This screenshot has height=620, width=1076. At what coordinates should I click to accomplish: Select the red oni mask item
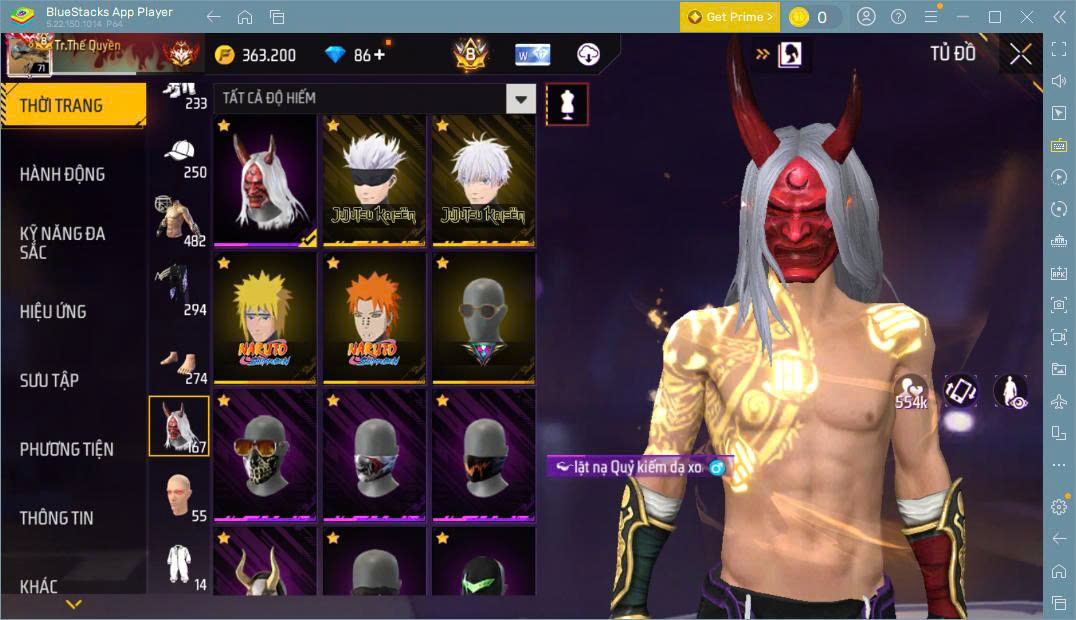coord(264,181)
